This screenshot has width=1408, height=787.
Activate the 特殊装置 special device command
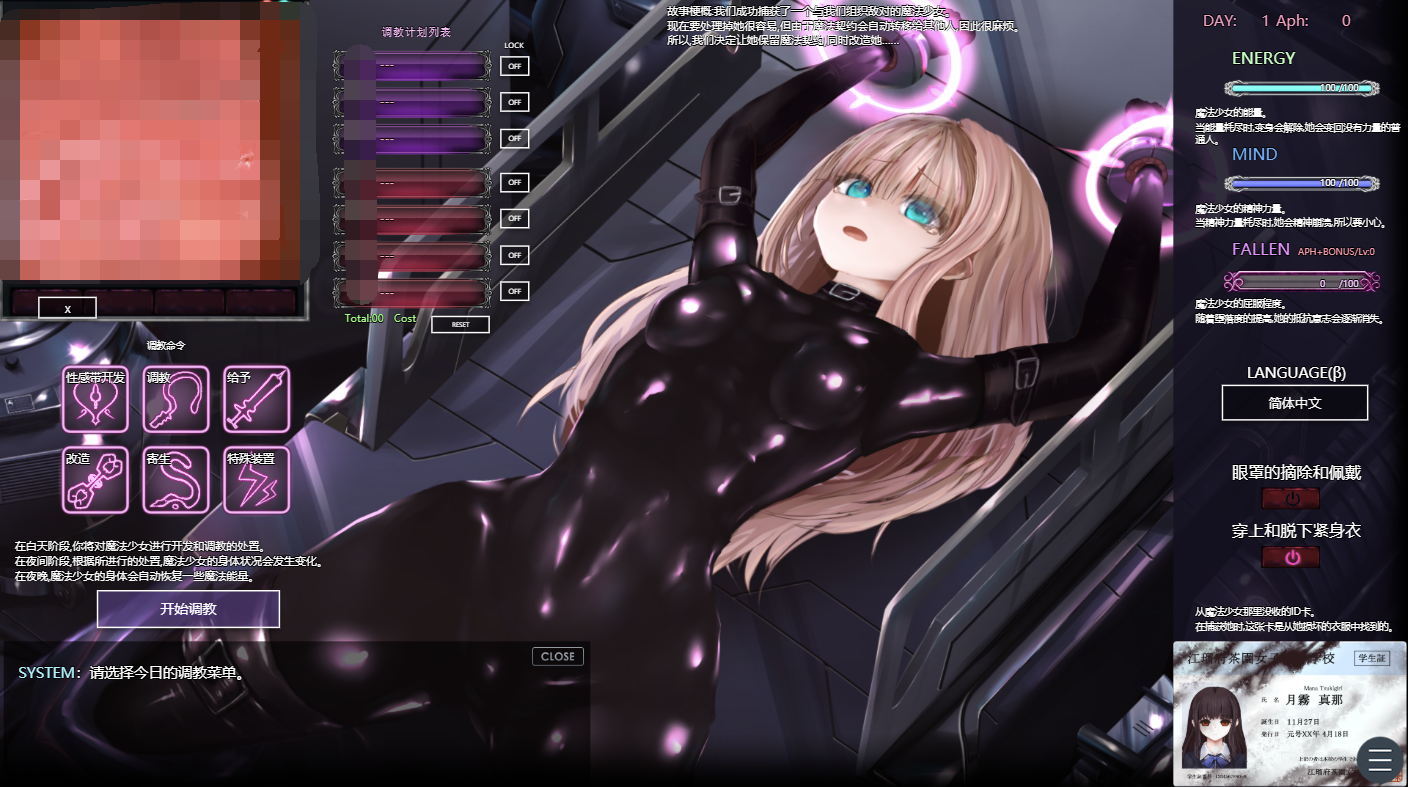click(257, 481)
